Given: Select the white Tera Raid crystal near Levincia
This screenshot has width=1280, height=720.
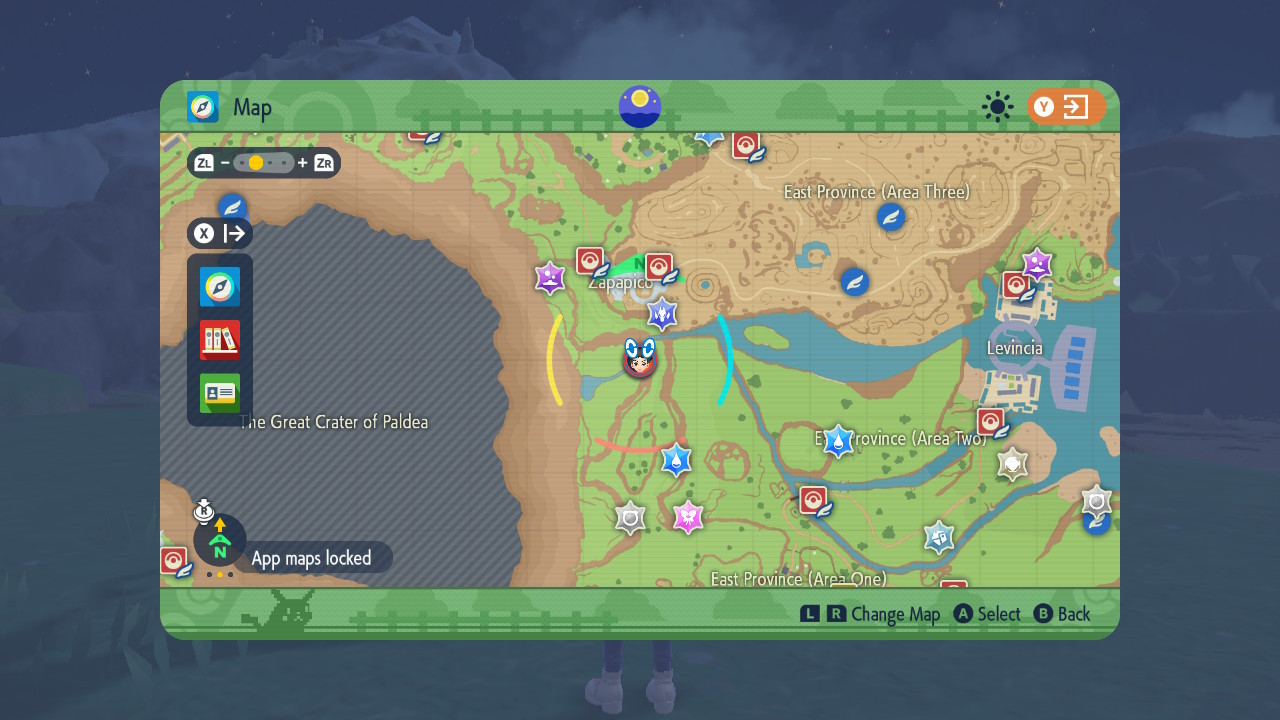Looking at the screenshot, I should pyautogui.click(x=1012, y=463).
